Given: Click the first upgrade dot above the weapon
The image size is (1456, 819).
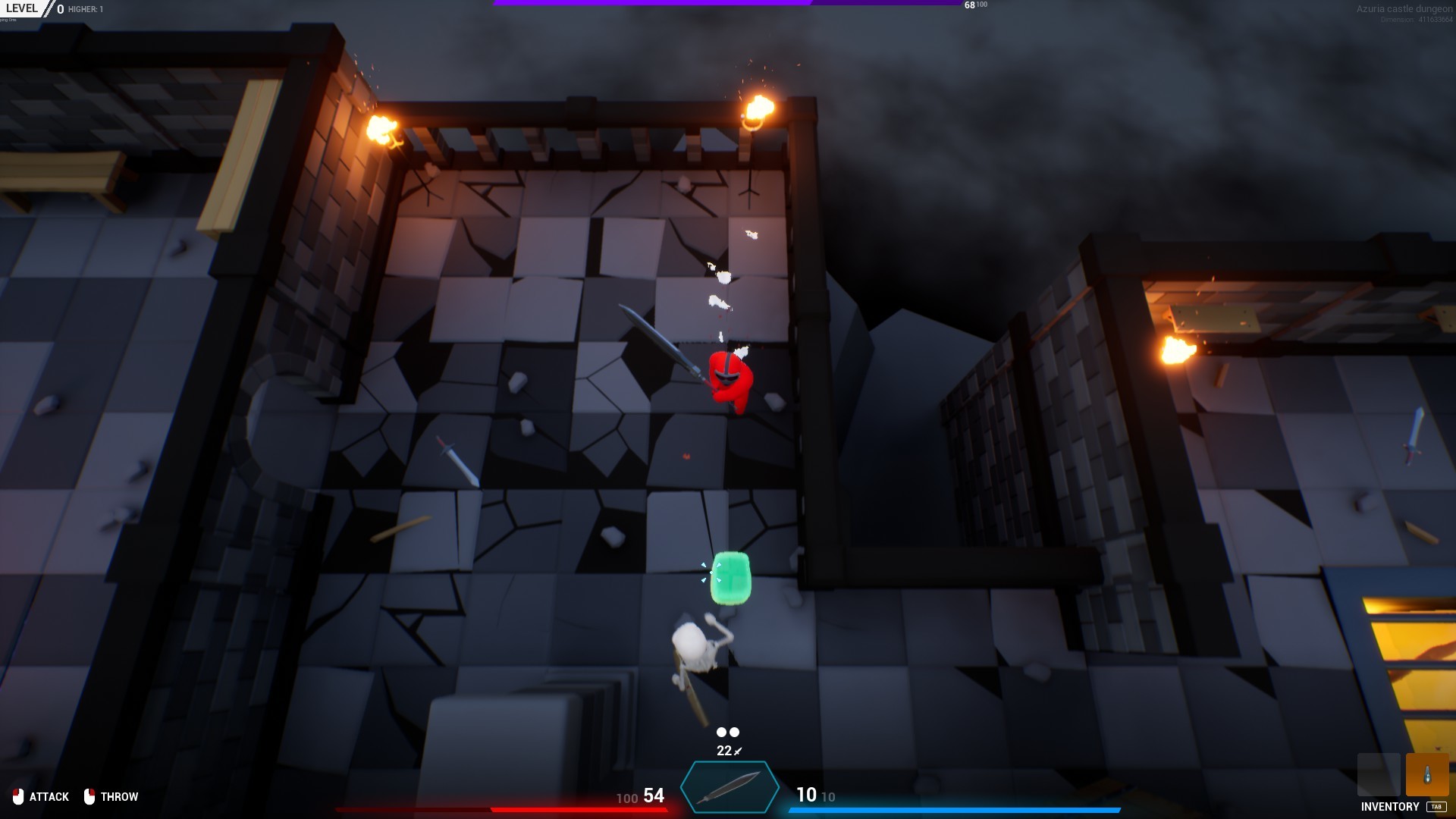Looking at the screenshot, I should pyautogui.click(x=720, y=732).
